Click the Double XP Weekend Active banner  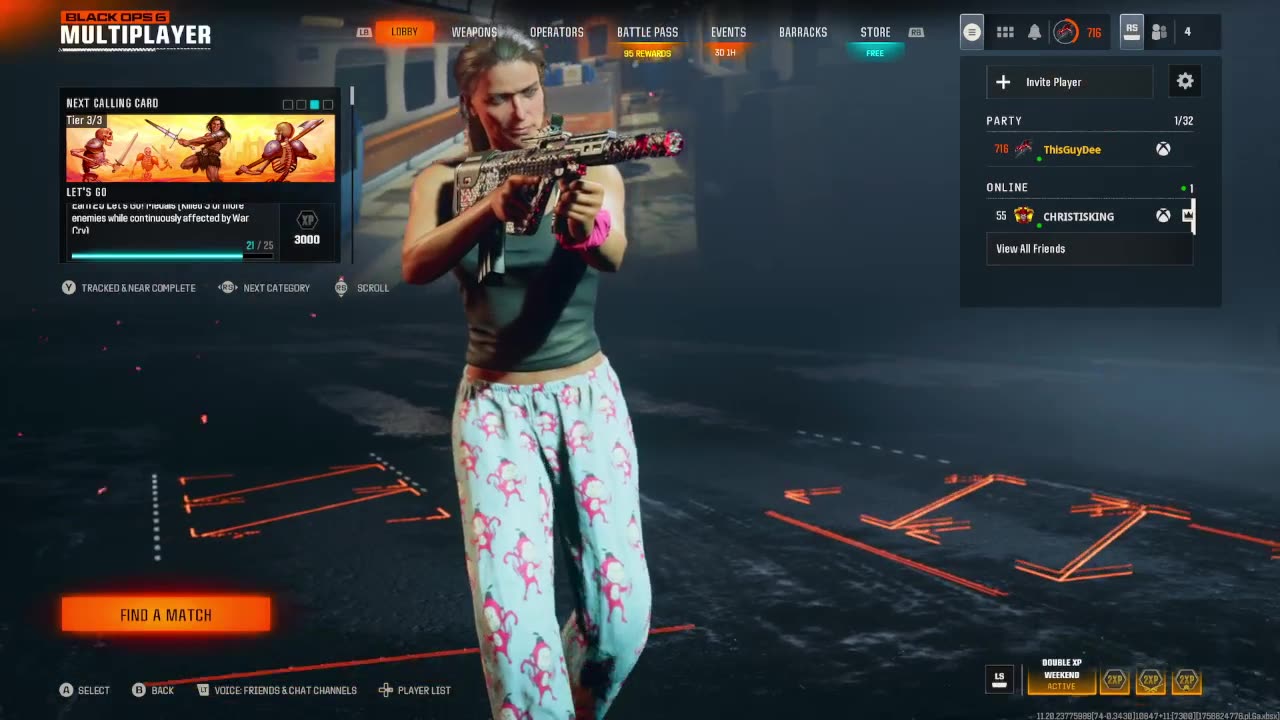tap(1061, 680)
